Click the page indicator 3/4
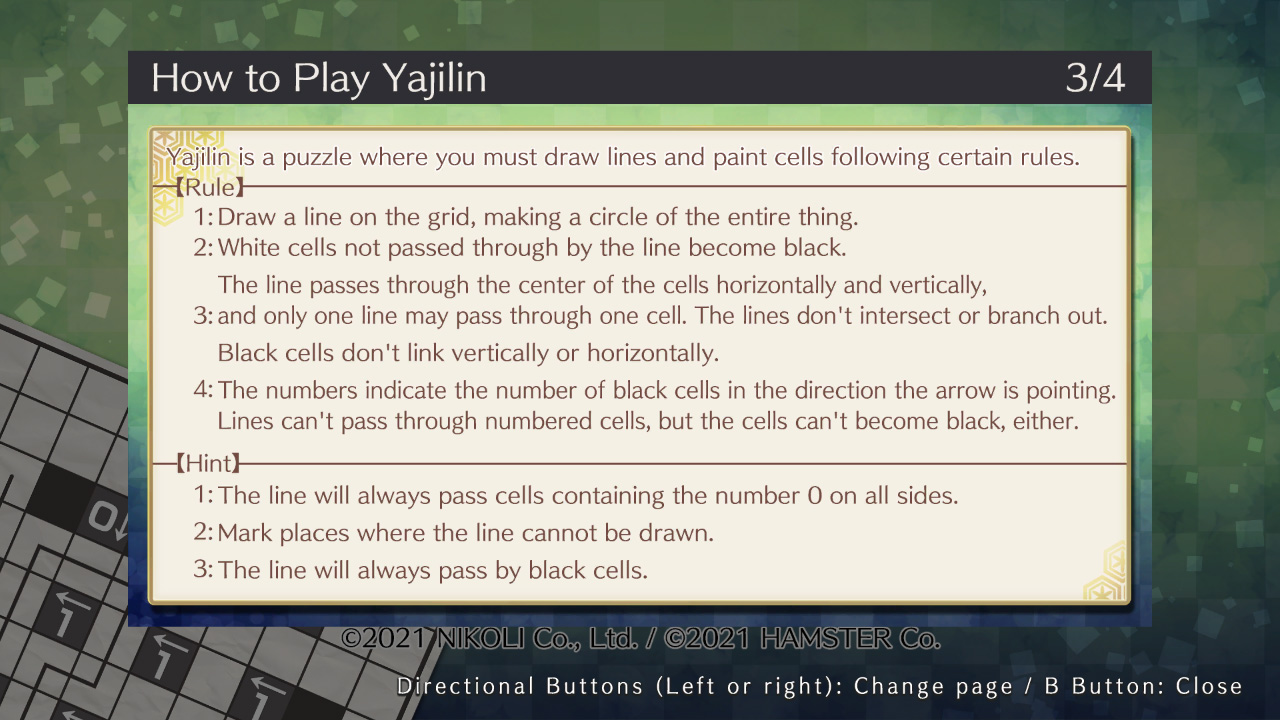Viewport: 1280px width, 720px height. (x=1097, y=77)
